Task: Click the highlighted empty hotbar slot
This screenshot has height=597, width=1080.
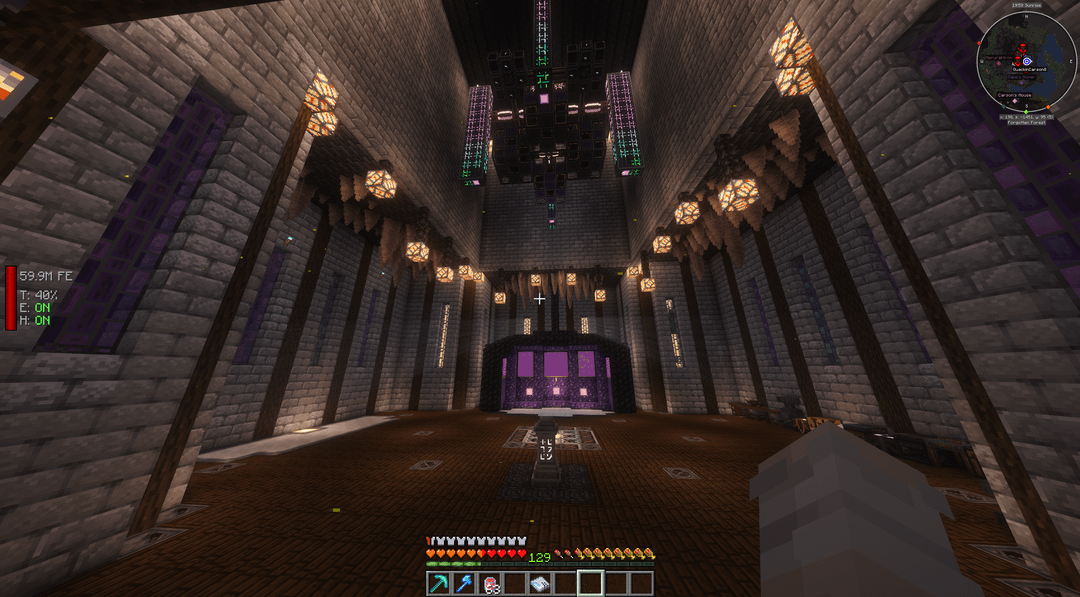Action: click(x=591, y=583)
